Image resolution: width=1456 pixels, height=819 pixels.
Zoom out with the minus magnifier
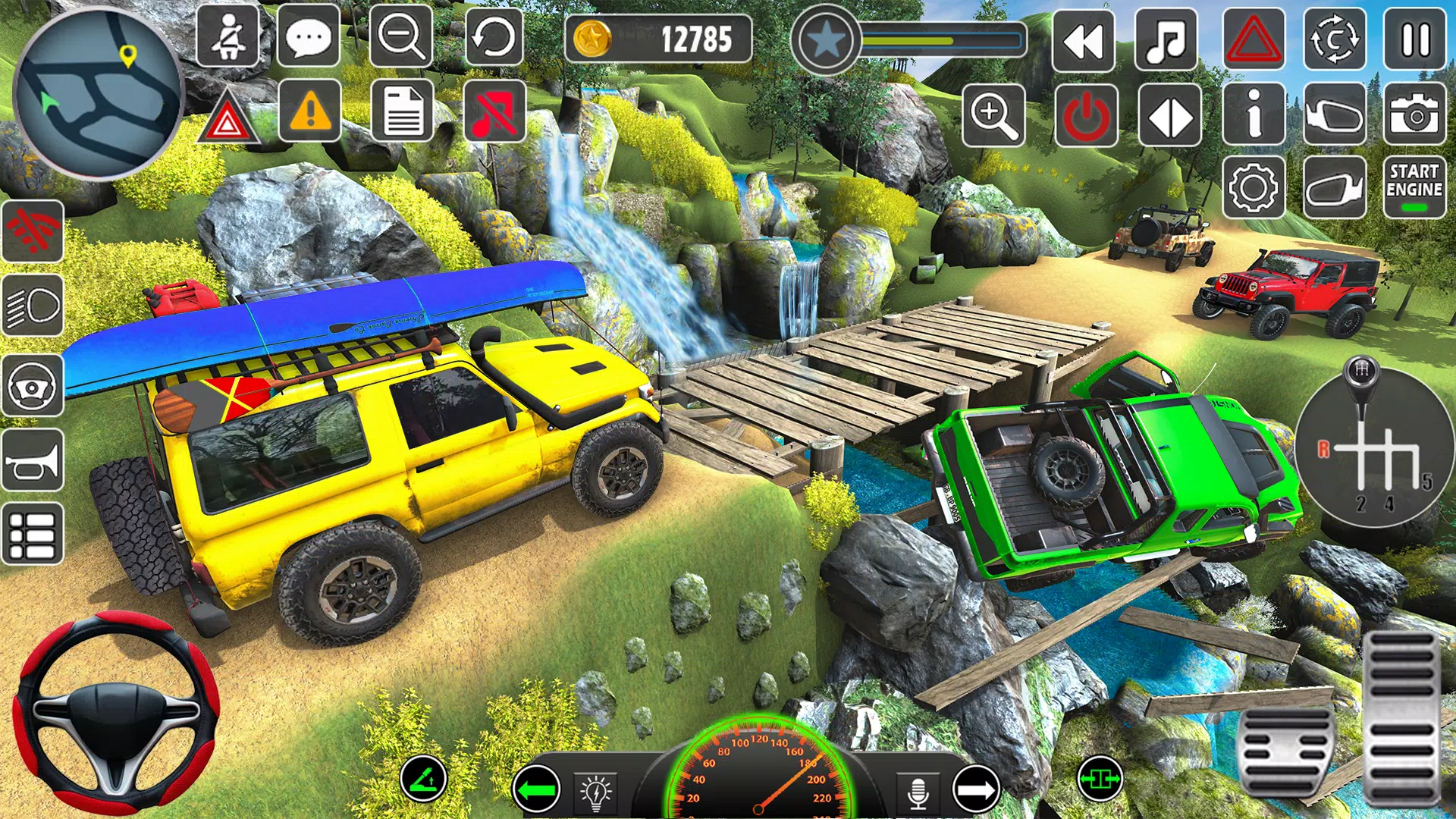point(401,36)
